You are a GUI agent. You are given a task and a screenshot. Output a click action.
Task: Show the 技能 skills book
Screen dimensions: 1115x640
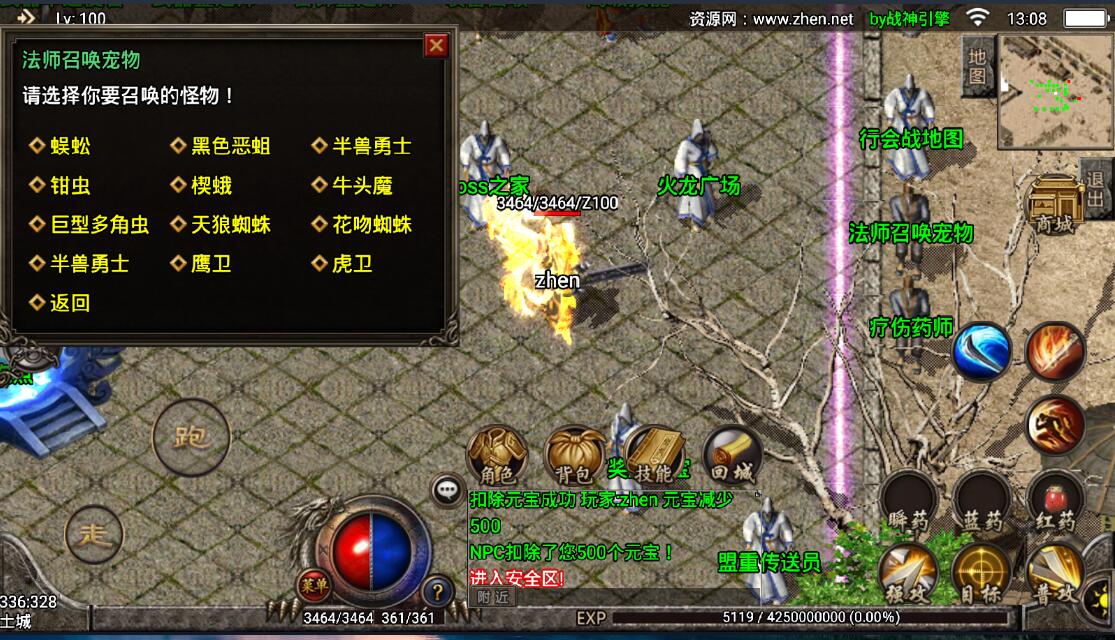click(654, 458)
